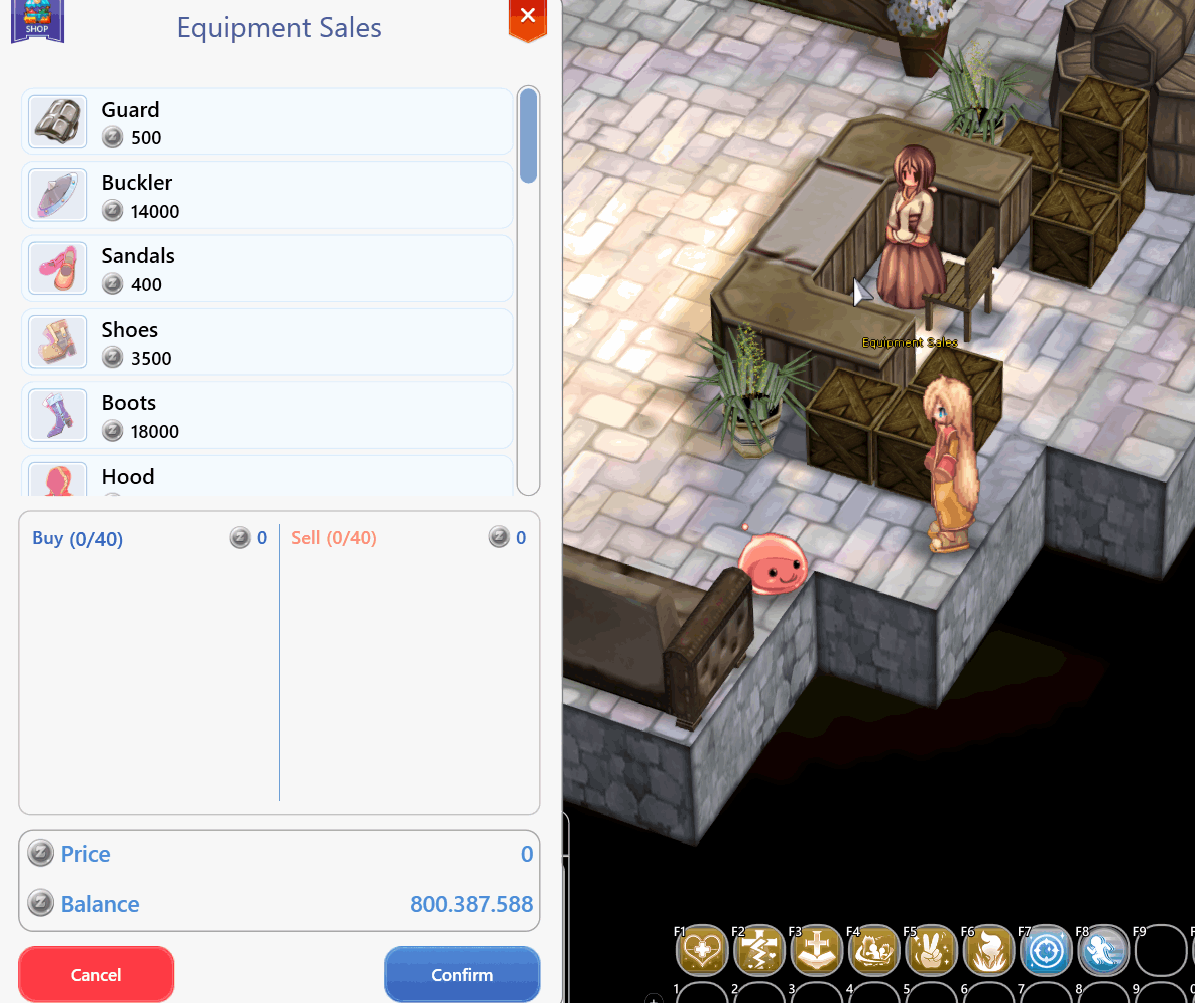Screen dimensions: 1195x1003
Task: Click the shop list scrollbar
Action: pyautogui.click(x=528, y=136)
